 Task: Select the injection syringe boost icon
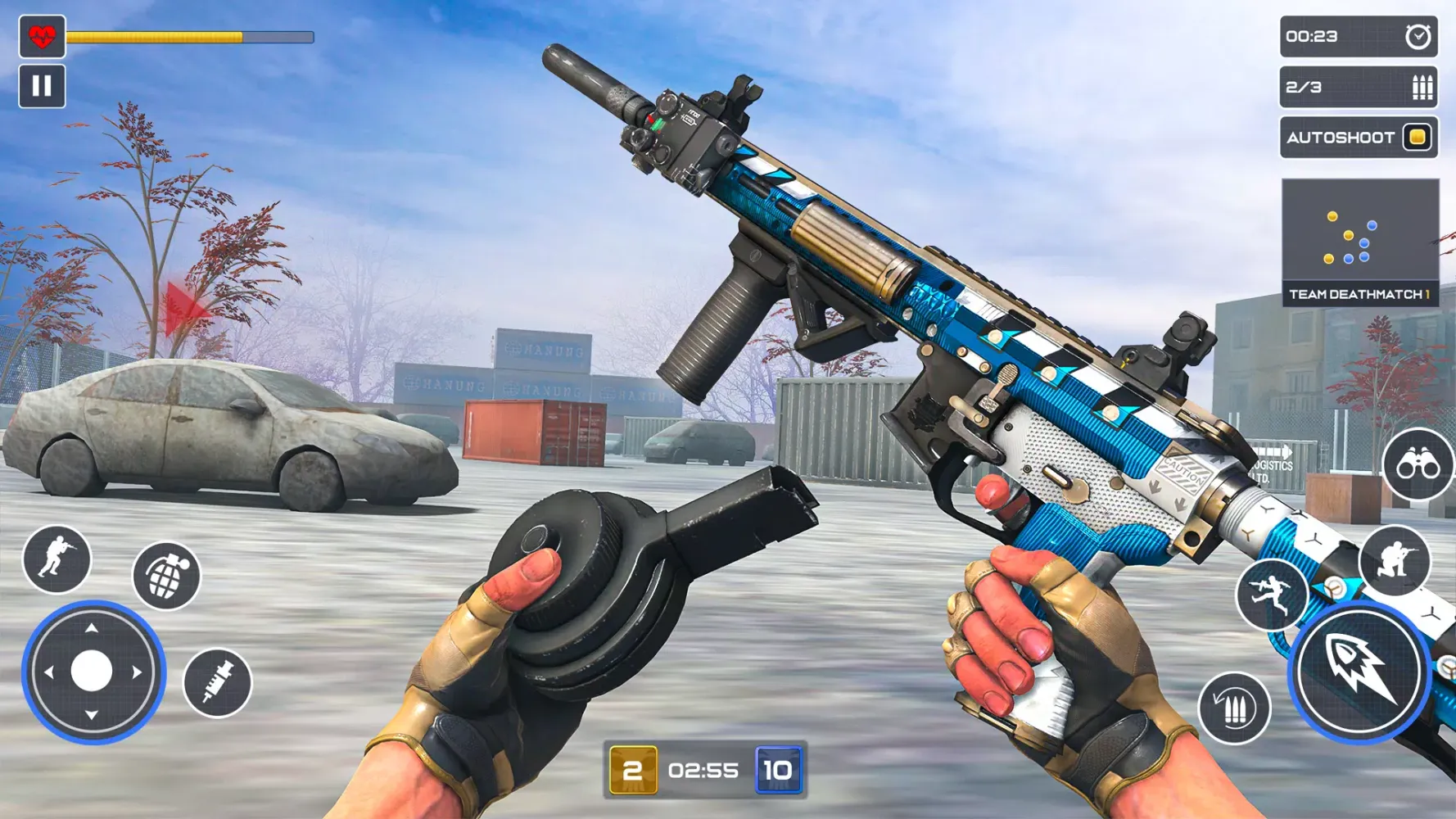pyautogui.click(x=217, y=681)
